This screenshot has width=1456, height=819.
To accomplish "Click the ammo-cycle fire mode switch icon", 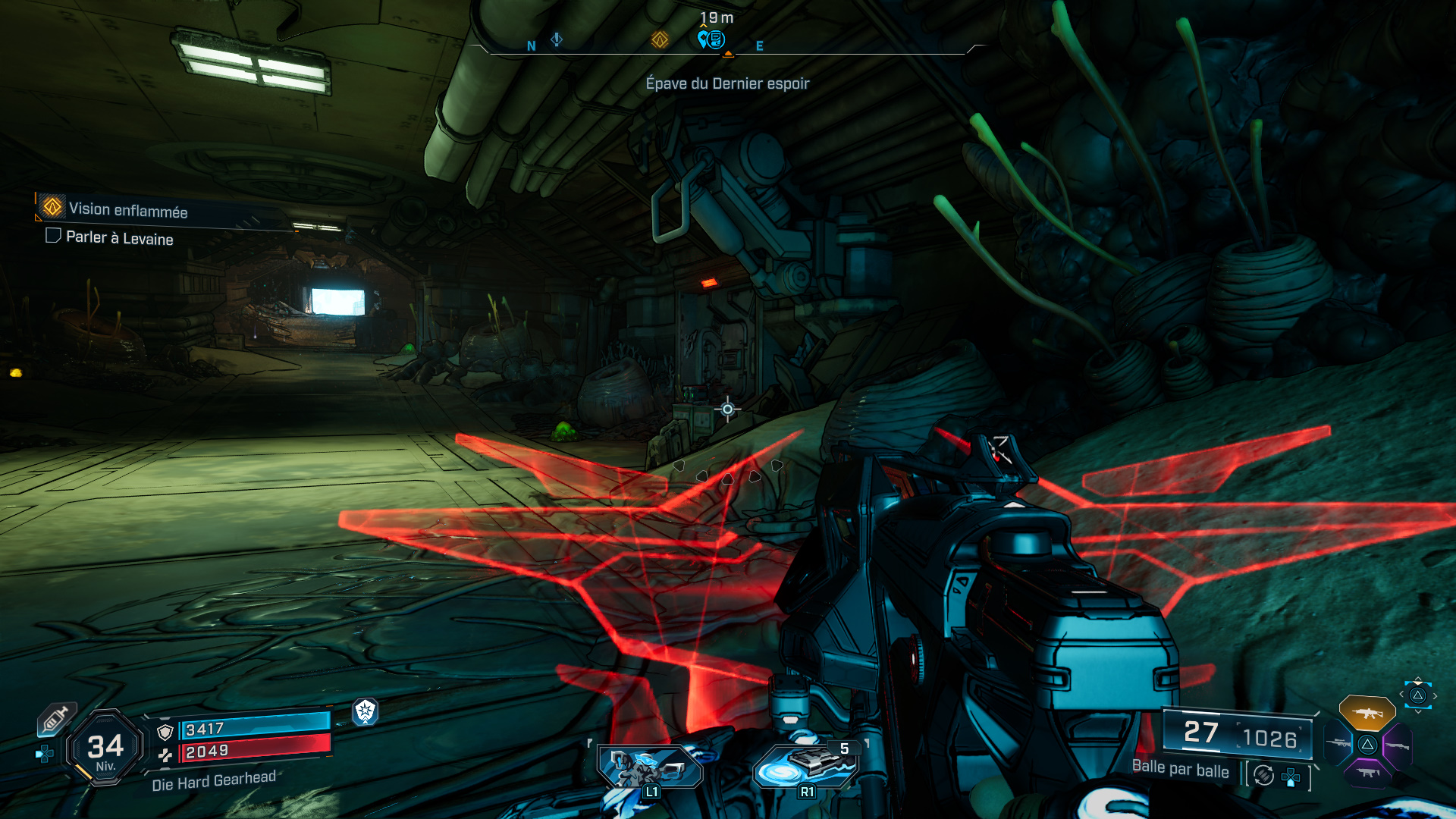I will pos(1263,775).
